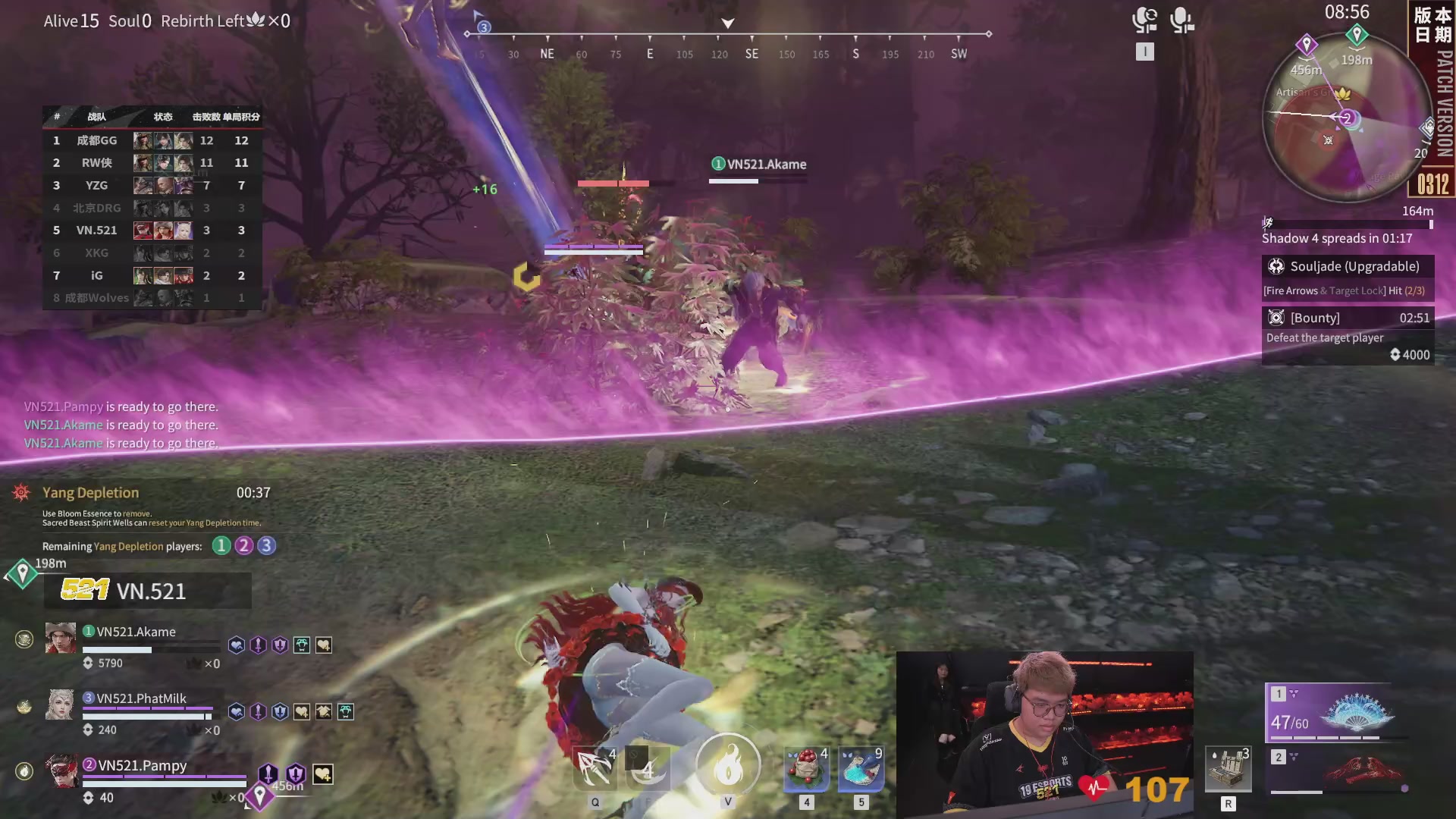The image size is (1456, 819).
Task: Toggle the voice channel switch icon
Action: (x=1144, y=20)
